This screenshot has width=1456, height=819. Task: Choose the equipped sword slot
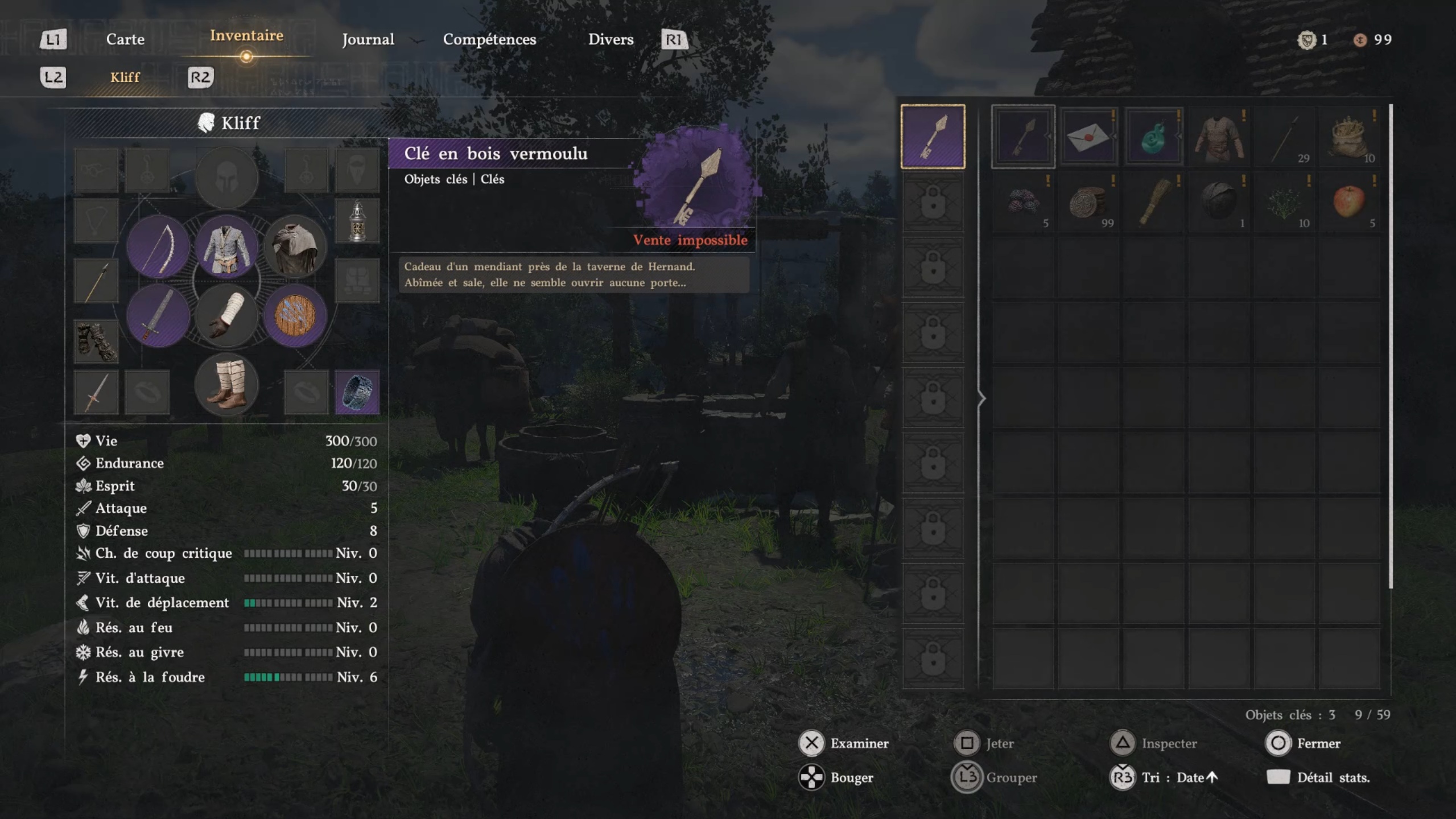158,316
